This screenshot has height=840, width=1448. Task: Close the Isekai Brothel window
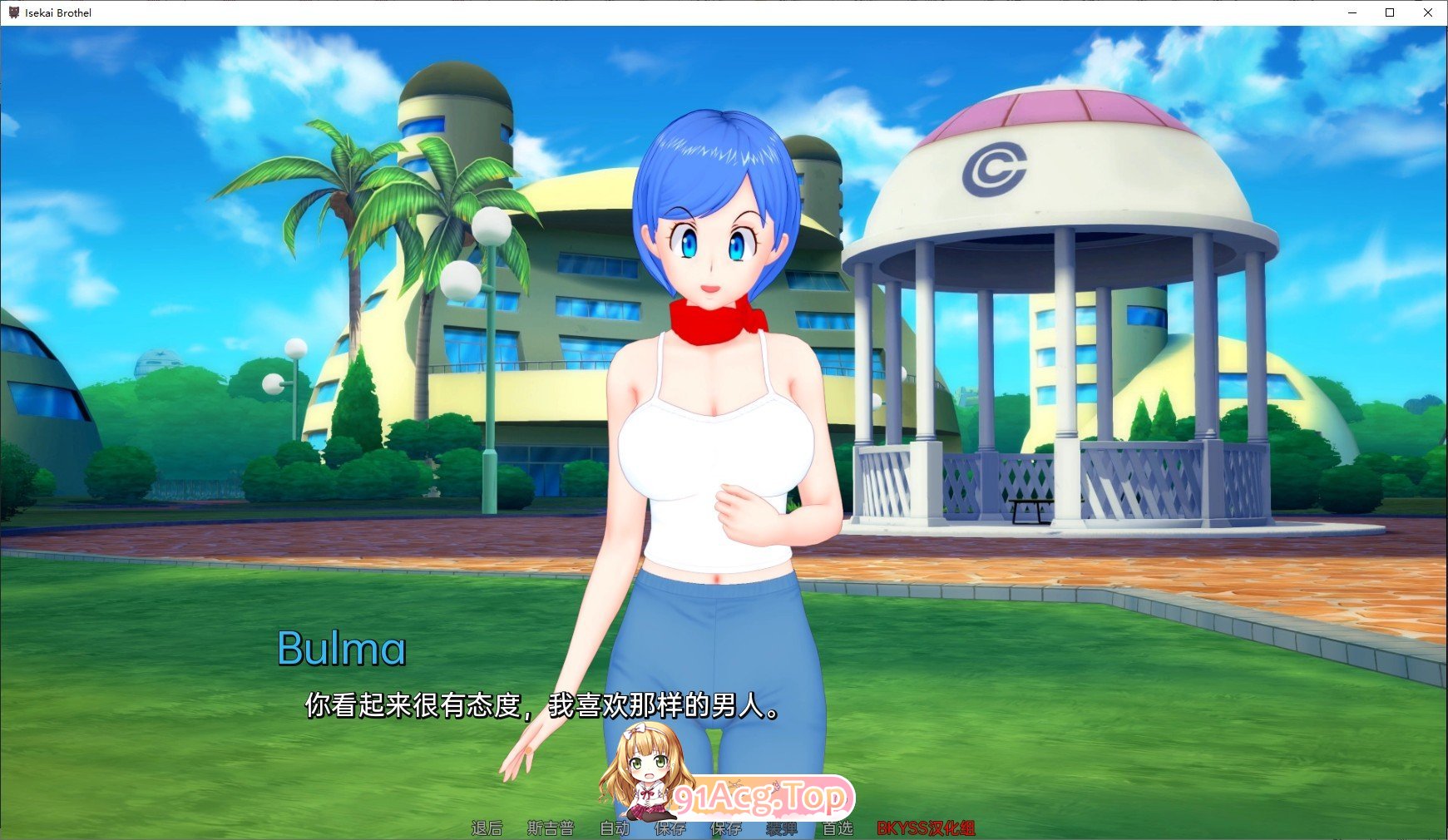pyautogui.click(x=1428, y=12)
